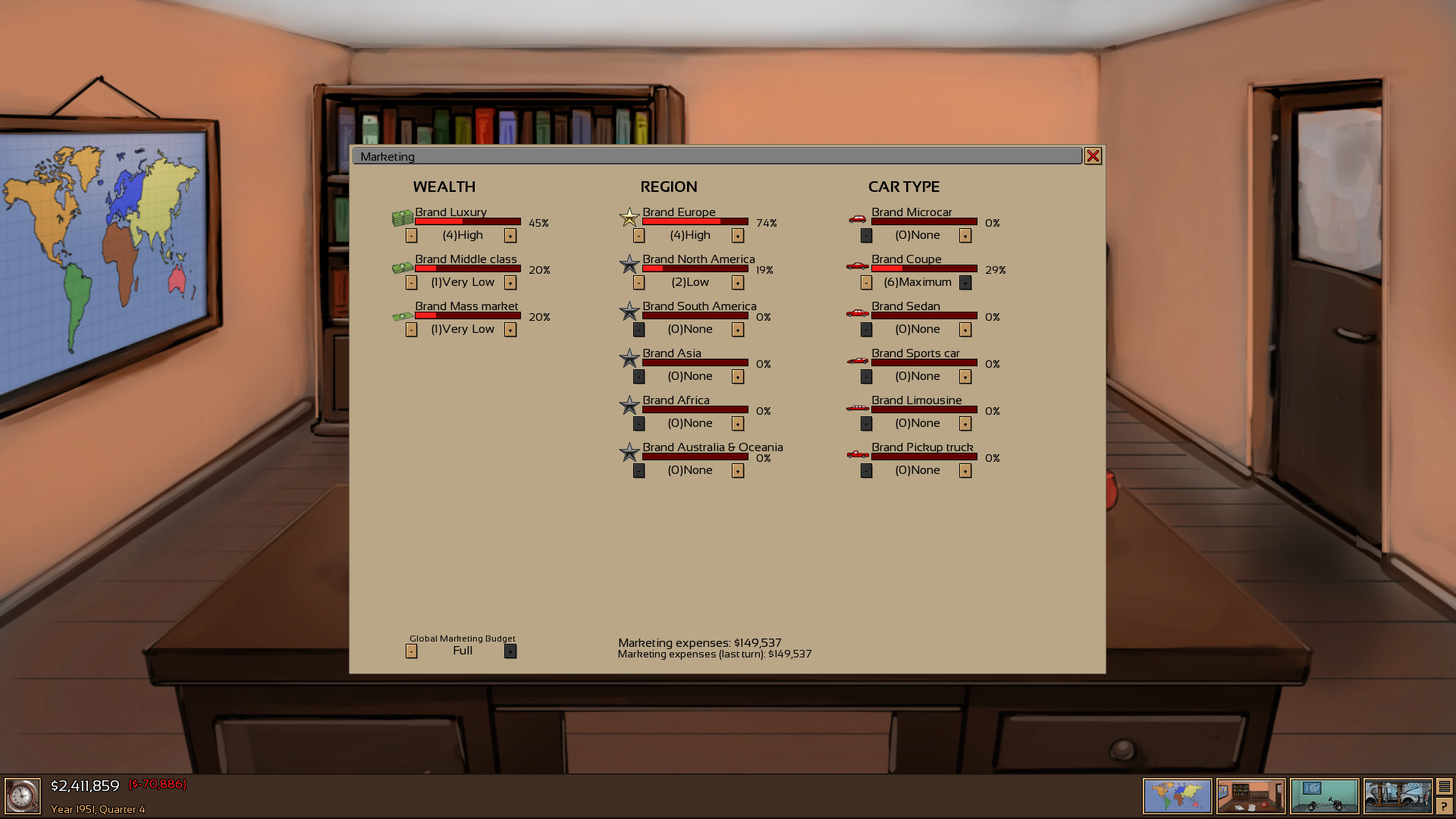Increase Brand Luxury marketing level

point(510,235)
